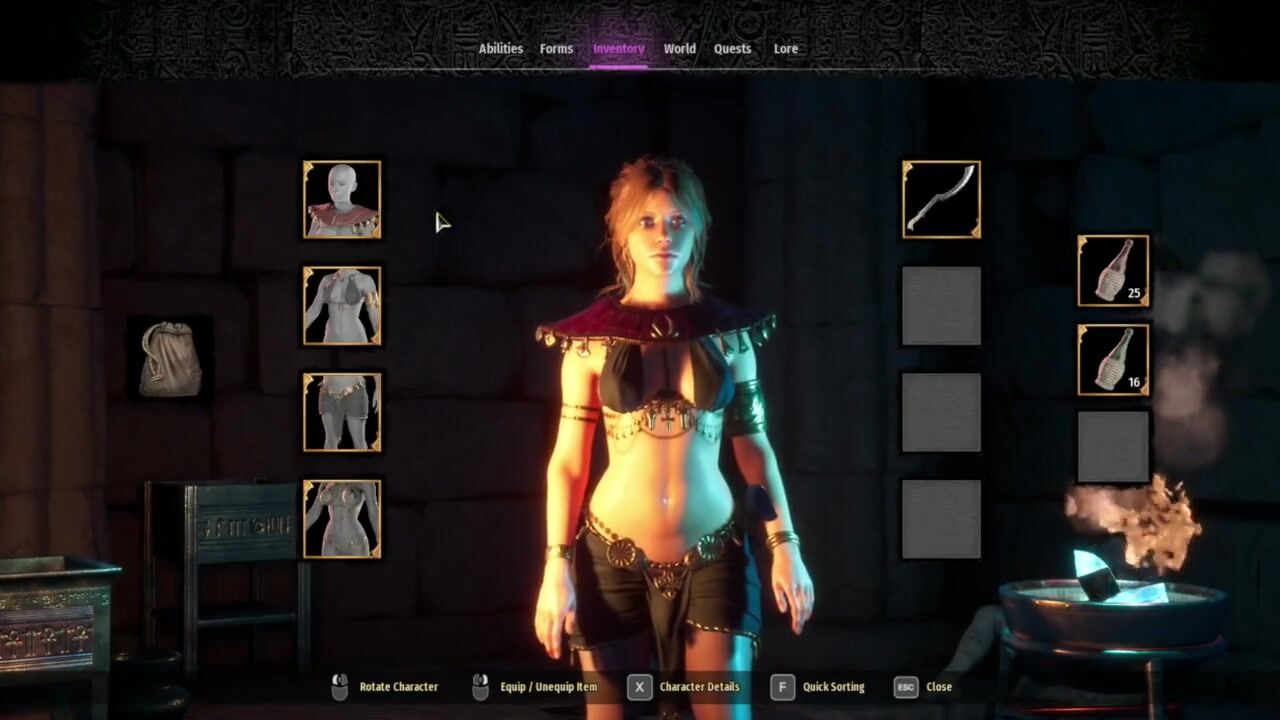Open the cloth sack bag icon

[170, 360]
